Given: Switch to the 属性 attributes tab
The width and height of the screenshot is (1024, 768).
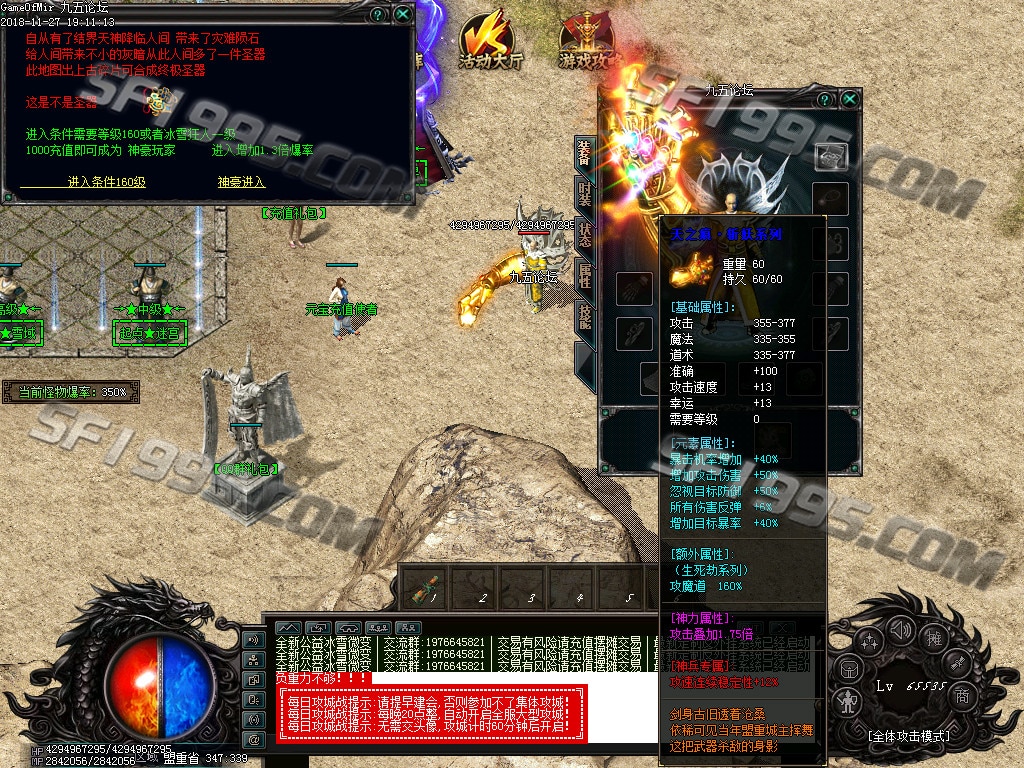Looking at the screenshot, I should (585, 275).
